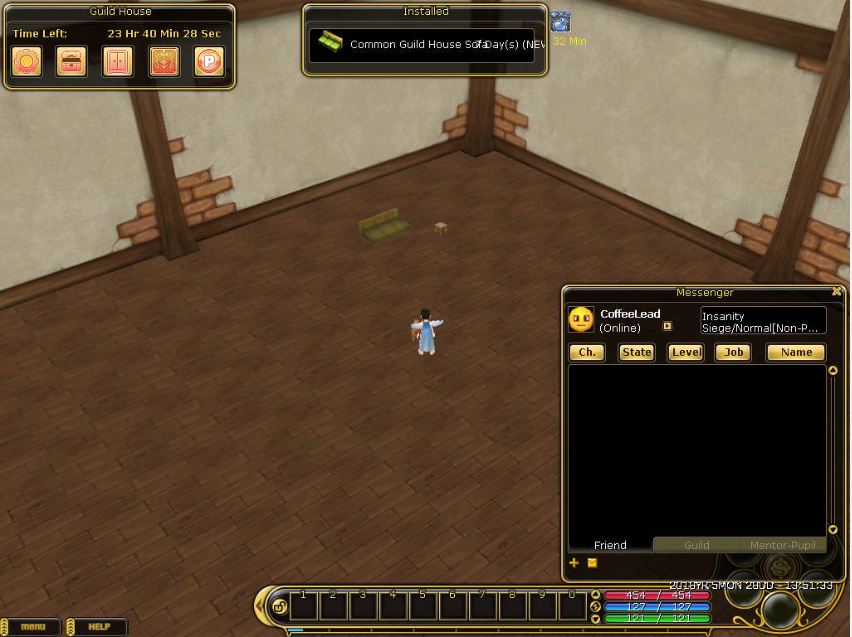This screenshot has height=637, width=852.
Task: Add a friend with the plus icon
Action: click(574, 563)
